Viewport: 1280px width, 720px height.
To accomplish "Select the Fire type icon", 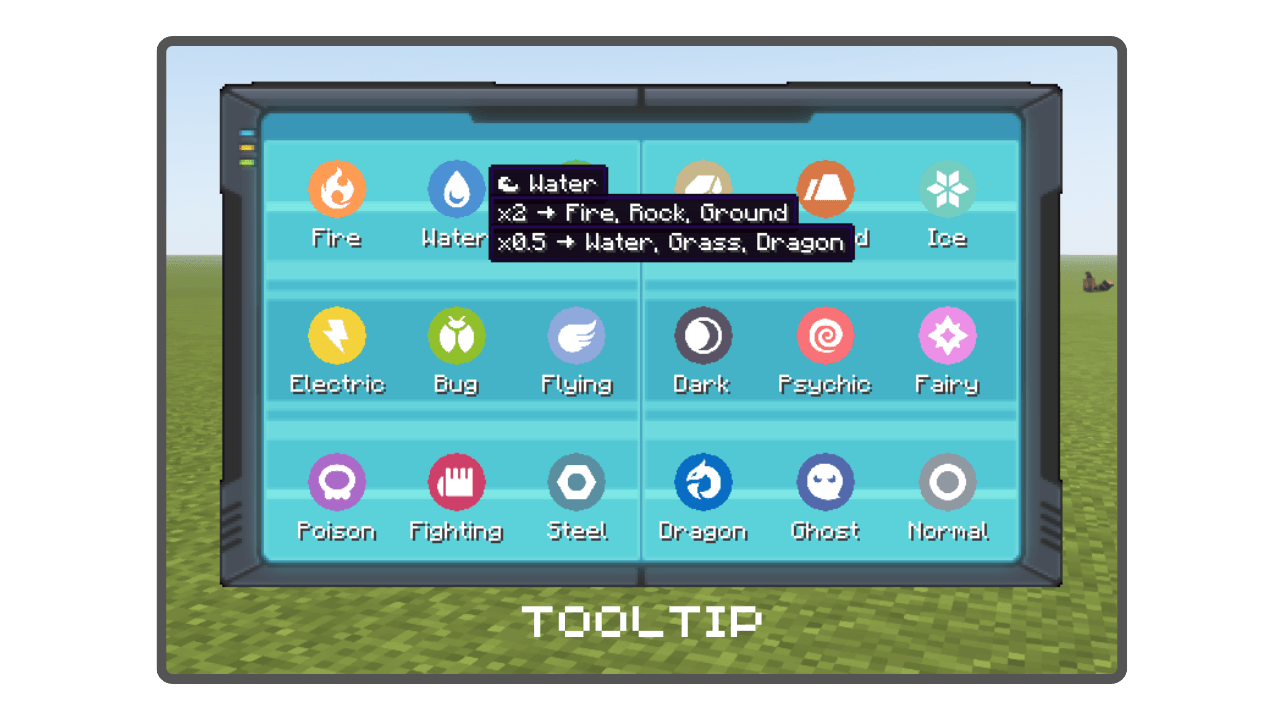I will [x=337, y=190].
